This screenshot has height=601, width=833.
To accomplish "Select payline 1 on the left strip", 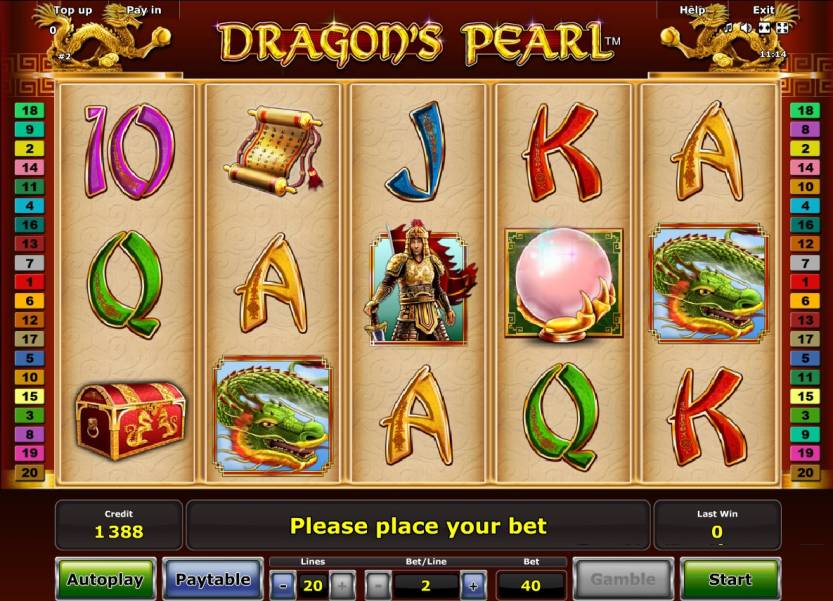I will pos(29,282).
